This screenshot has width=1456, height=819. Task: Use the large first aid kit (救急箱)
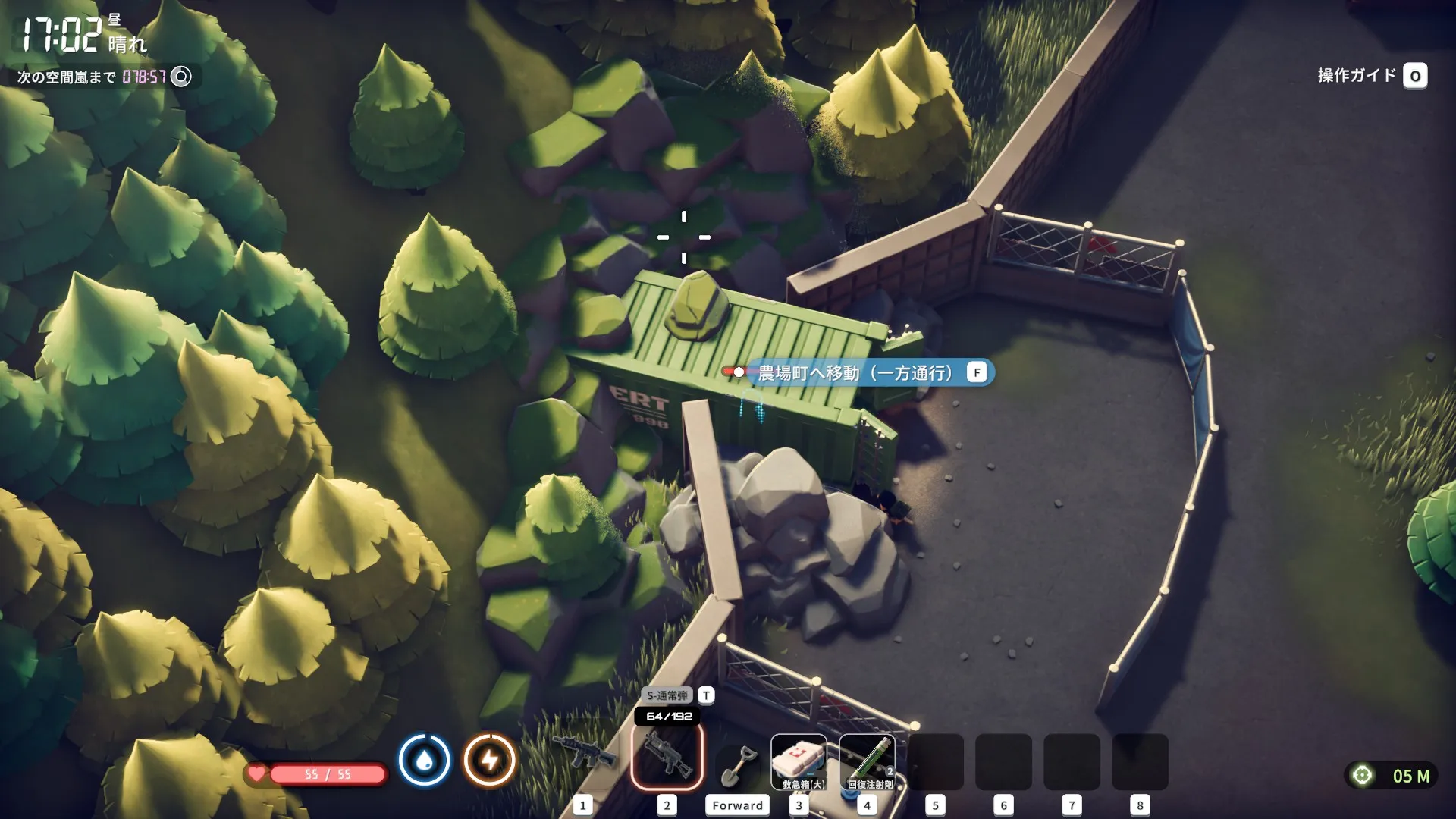point(799,761)
